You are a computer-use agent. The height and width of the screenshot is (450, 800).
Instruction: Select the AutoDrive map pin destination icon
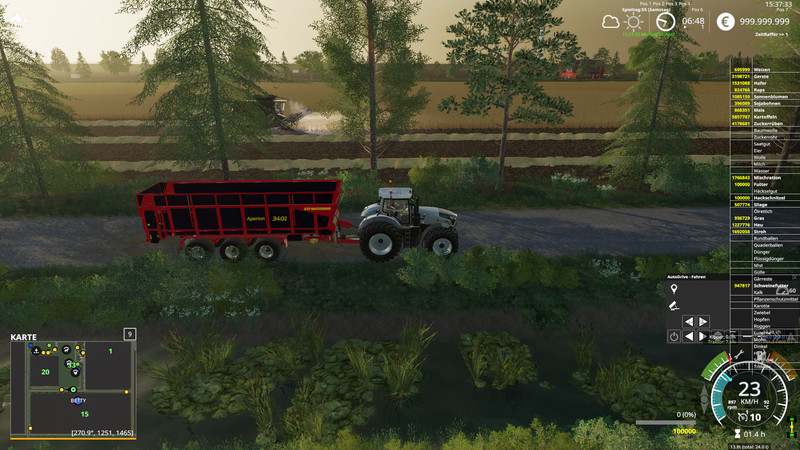(x=674, y=288)
